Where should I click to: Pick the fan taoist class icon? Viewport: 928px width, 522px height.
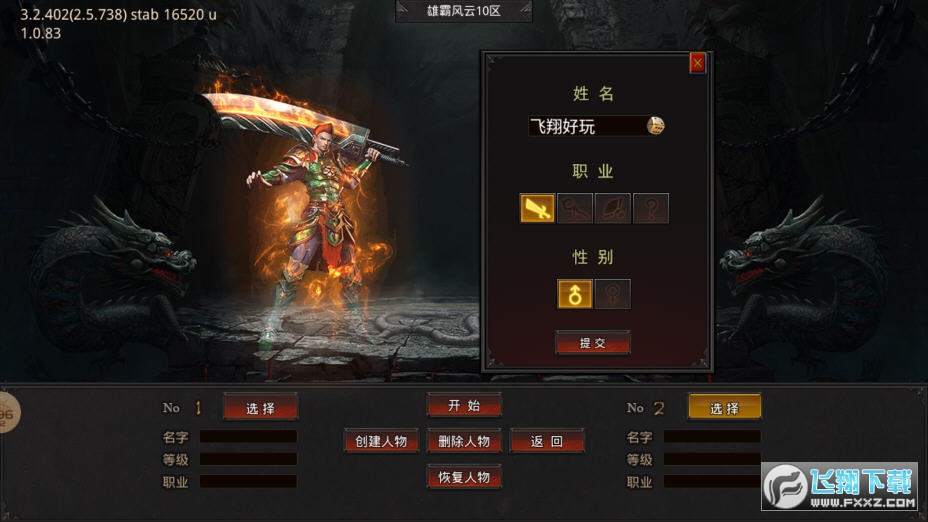tap(612, 208)
